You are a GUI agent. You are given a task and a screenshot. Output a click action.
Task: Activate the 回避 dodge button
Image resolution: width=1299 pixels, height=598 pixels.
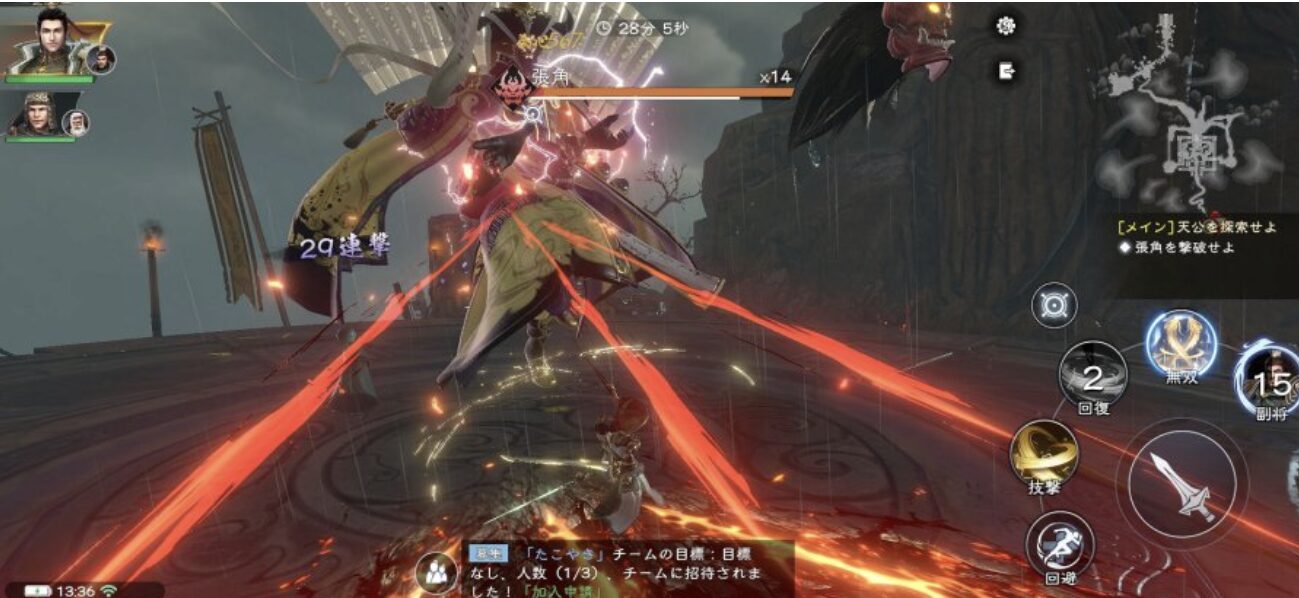1060,545
